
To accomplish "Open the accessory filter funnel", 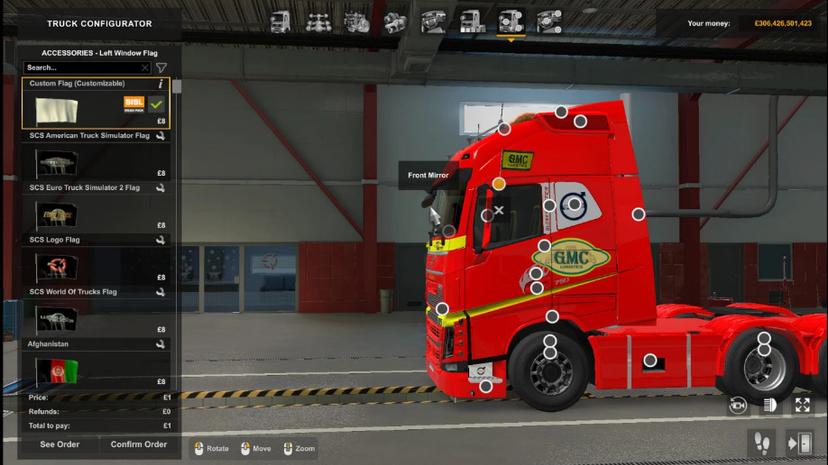I will click(x=161, y=68).
